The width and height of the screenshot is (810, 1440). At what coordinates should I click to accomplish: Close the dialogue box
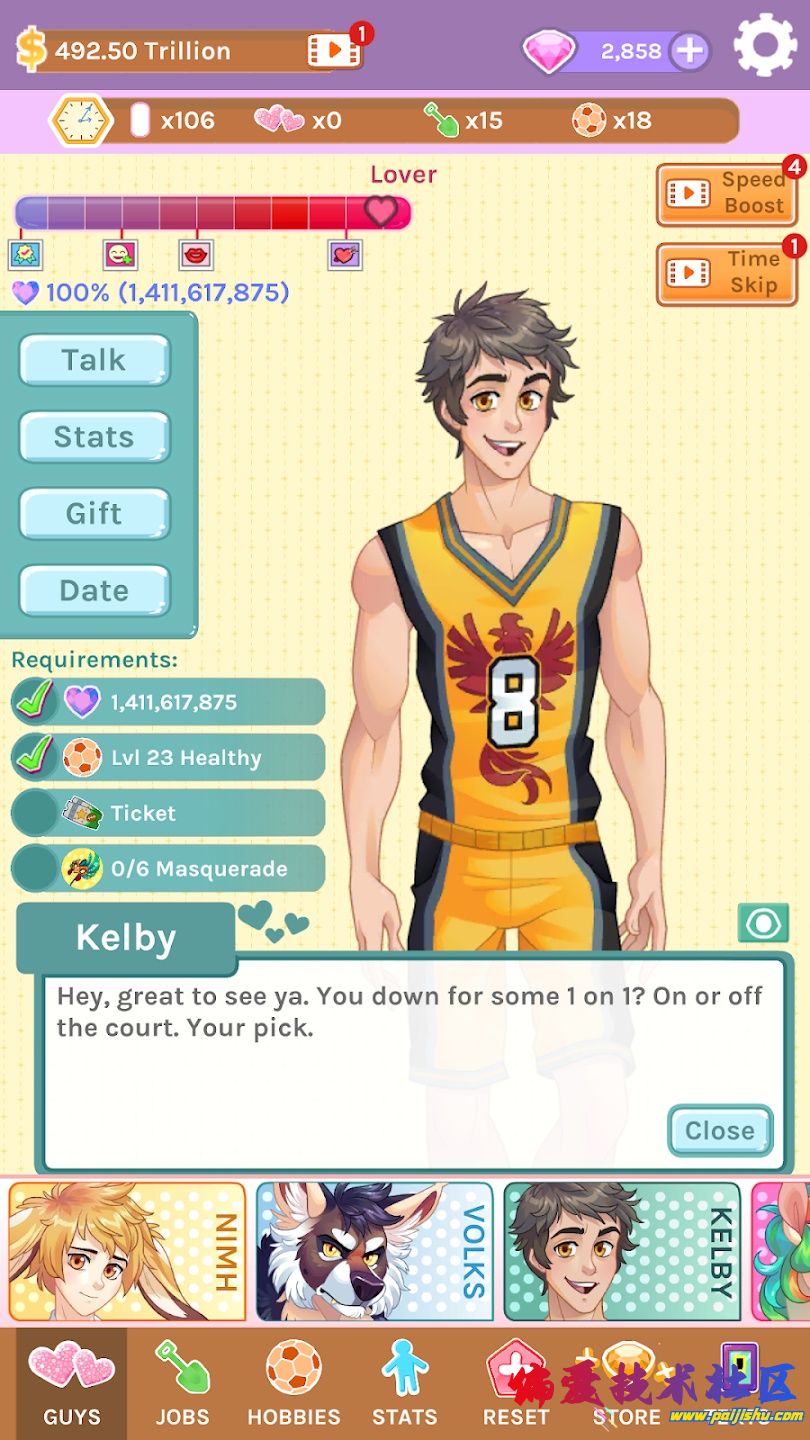point(720,1131)
